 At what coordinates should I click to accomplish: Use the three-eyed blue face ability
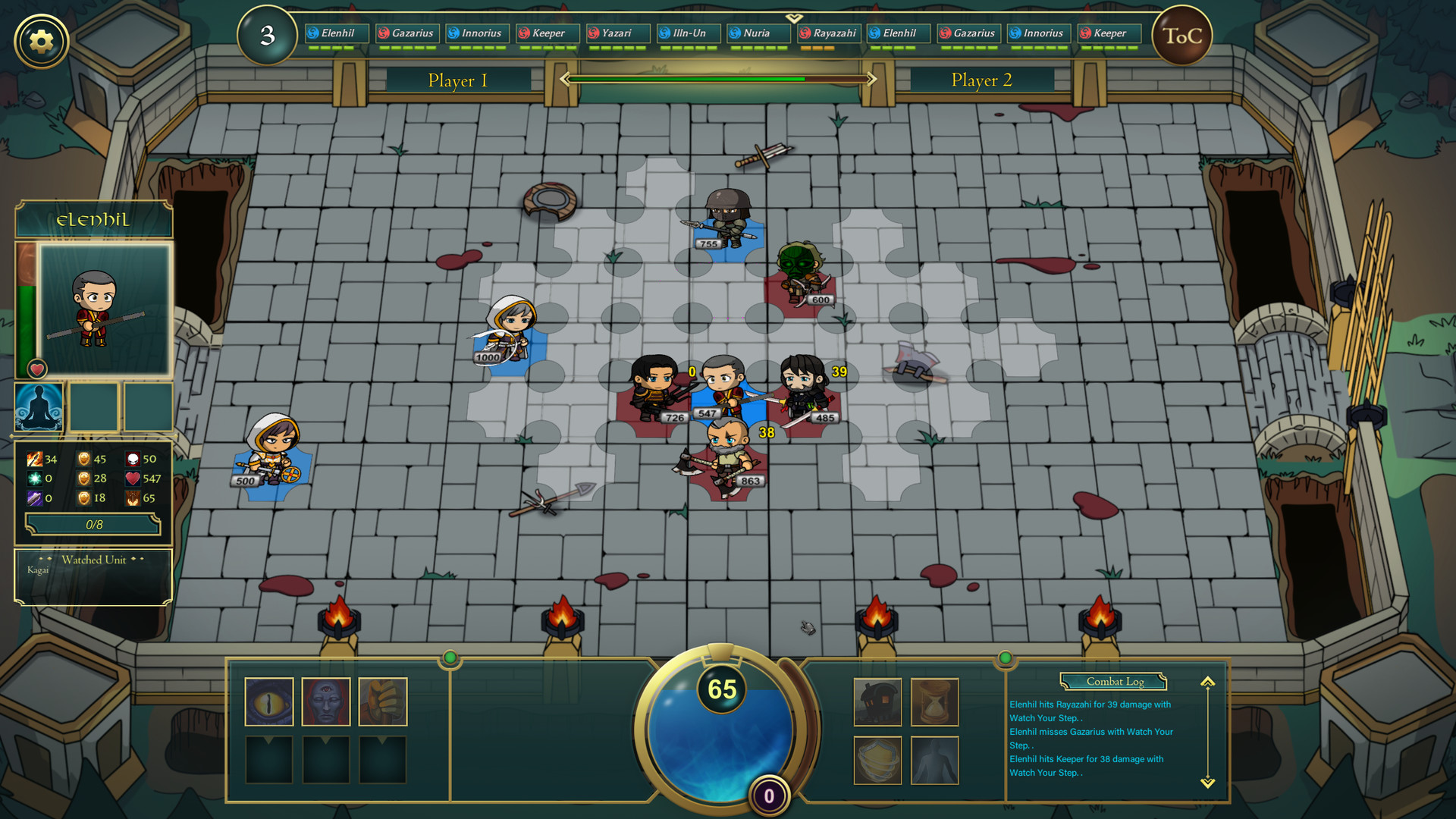coord(326,701)
